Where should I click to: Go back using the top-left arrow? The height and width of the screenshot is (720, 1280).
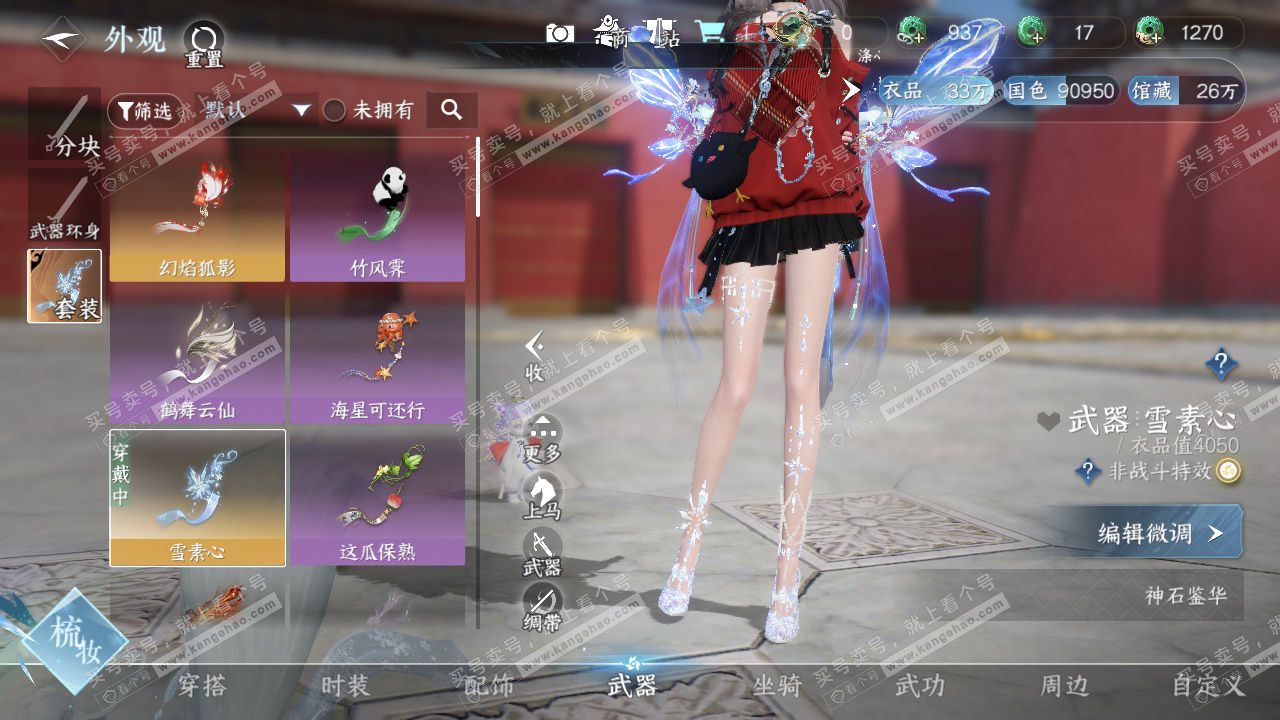click(62, 39)
